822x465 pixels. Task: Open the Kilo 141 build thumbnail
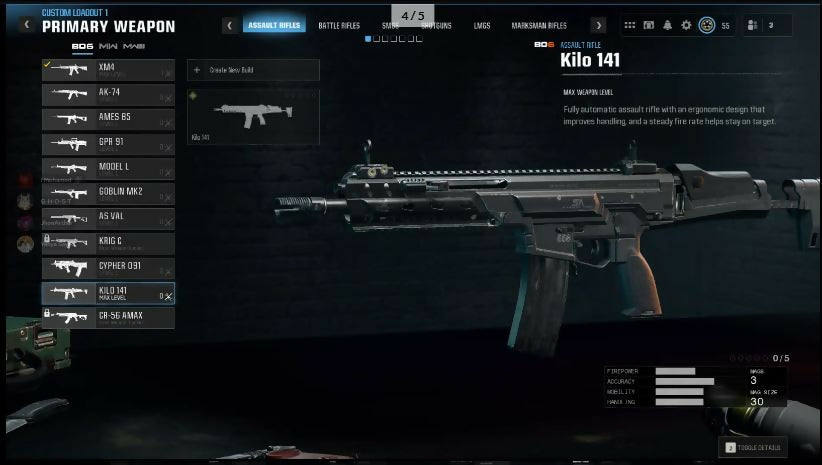253,117
